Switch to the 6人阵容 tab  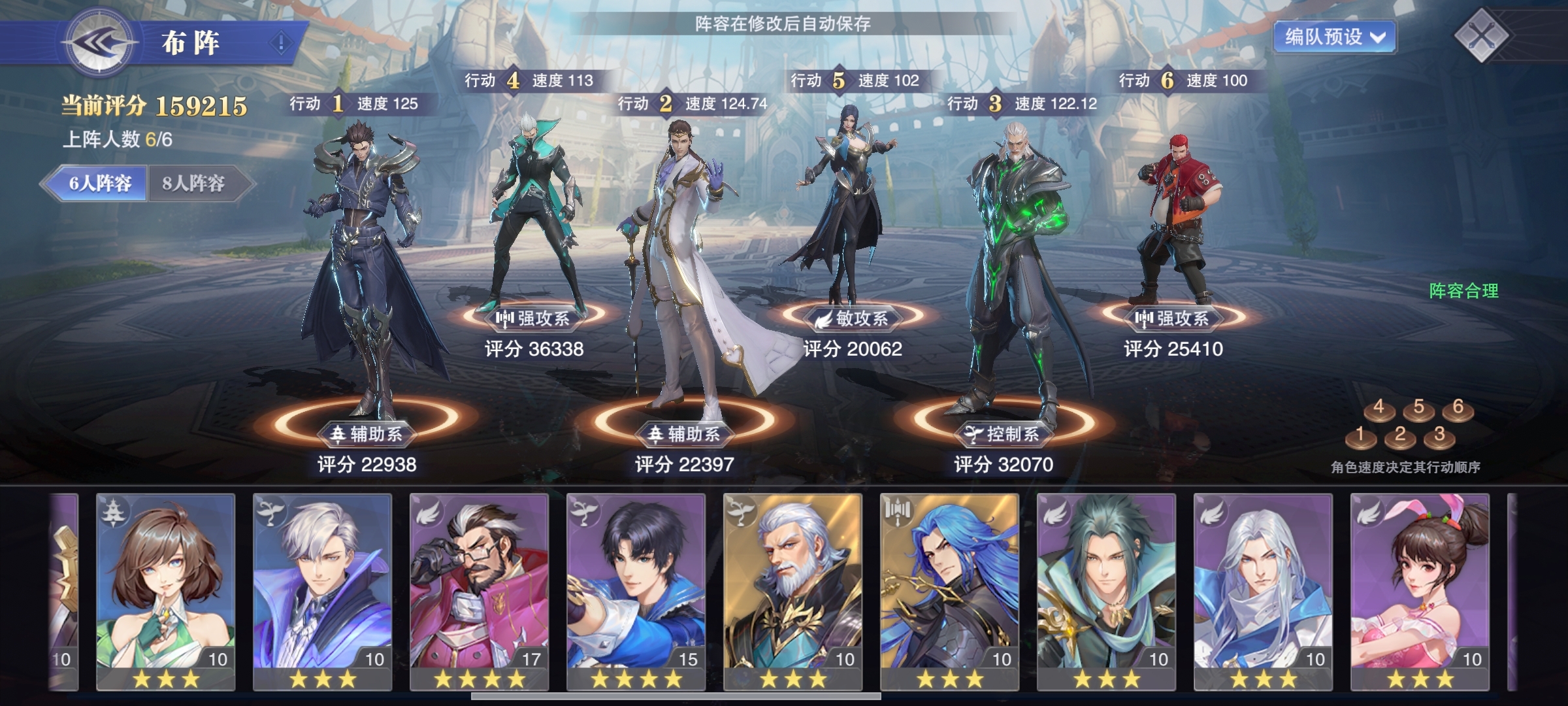pos(100,183)
